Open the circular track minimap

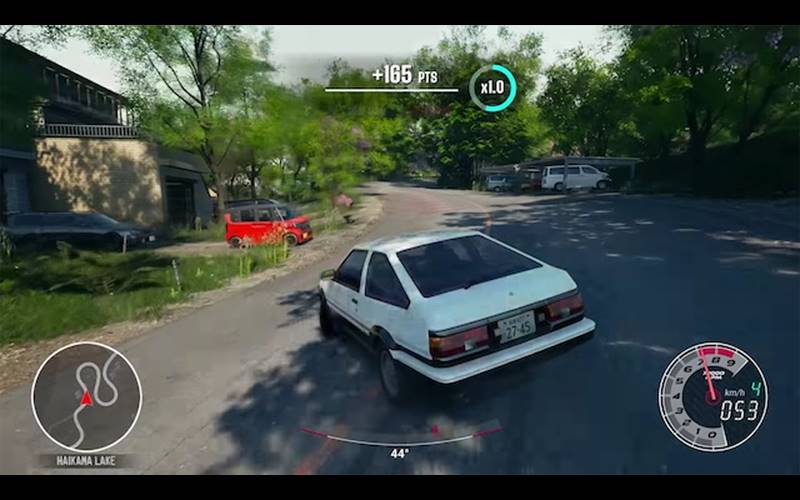coord(86,397)
